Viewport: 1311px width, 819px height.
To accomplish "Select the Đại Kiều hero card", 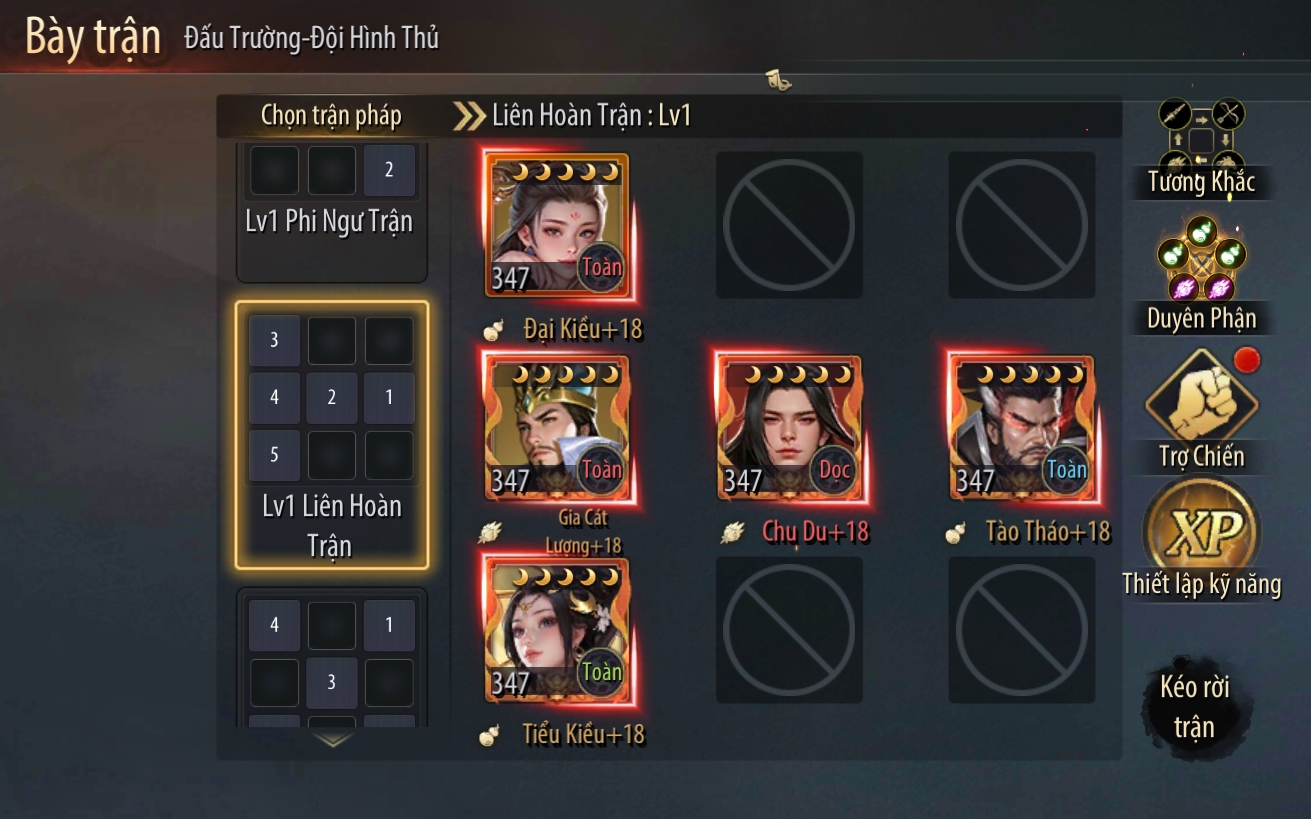I will (557, 225).
